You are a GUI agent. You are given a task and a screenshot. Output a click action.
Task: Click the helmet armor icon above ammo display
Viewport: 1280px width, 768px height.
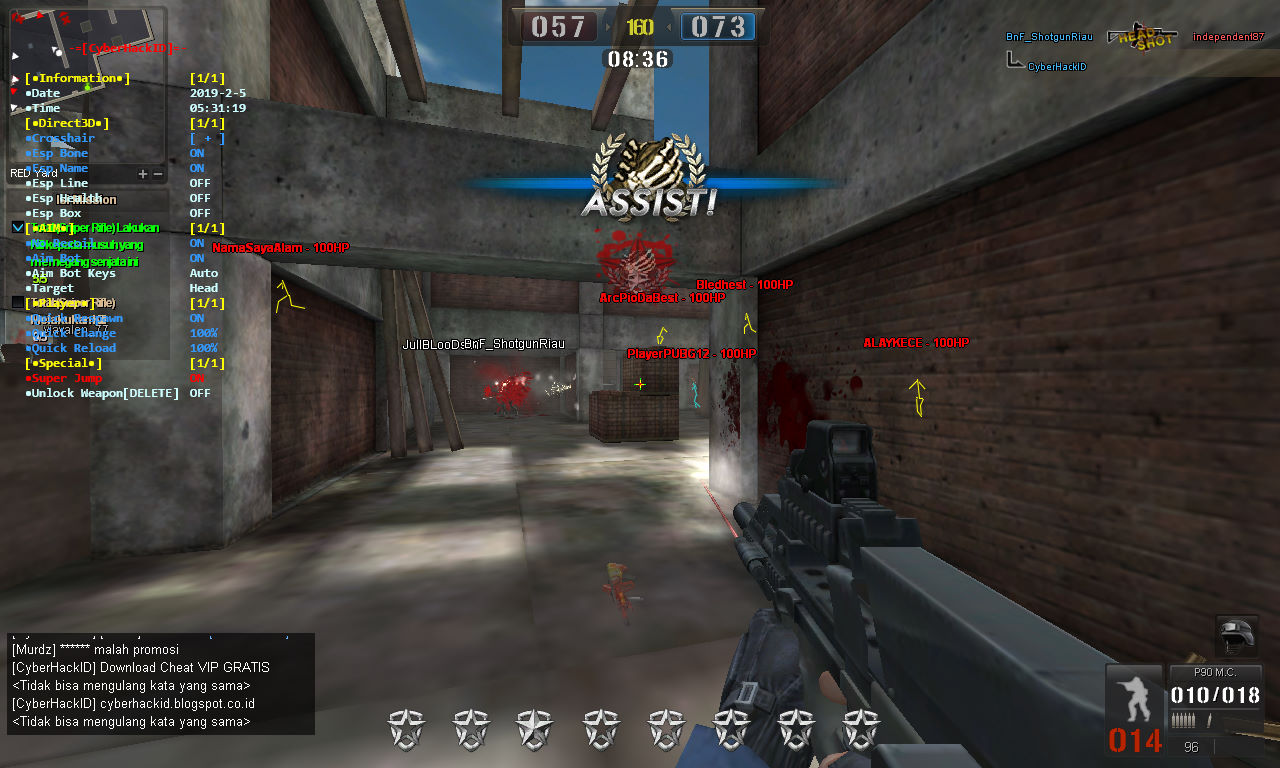tap(1235, 638)
